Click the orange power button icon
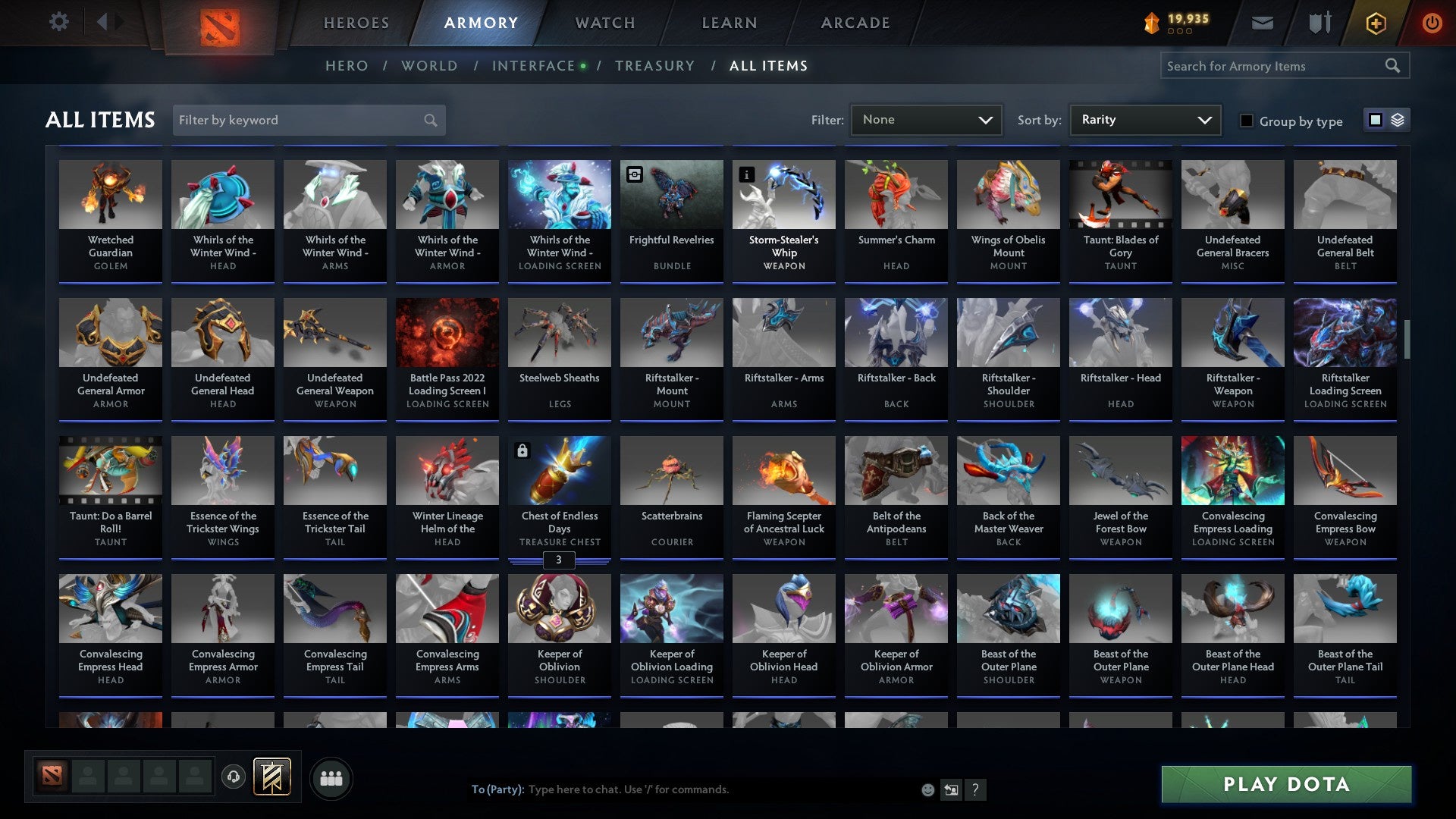The width and height of the screenshot is (1456, 819). [x=1432, y=23]
